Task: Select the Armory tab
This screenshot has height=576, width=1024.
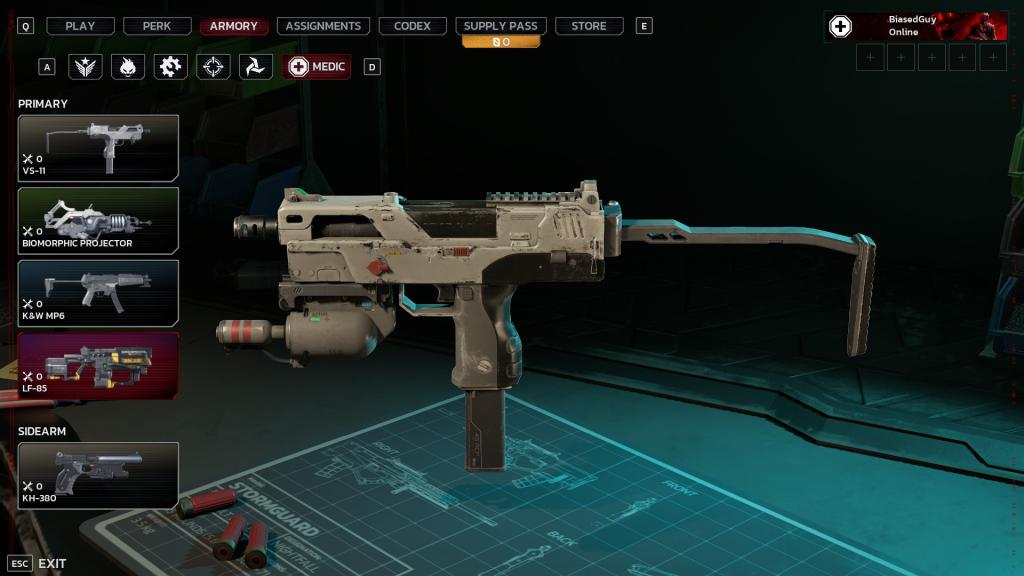Action: click(233, 26)
